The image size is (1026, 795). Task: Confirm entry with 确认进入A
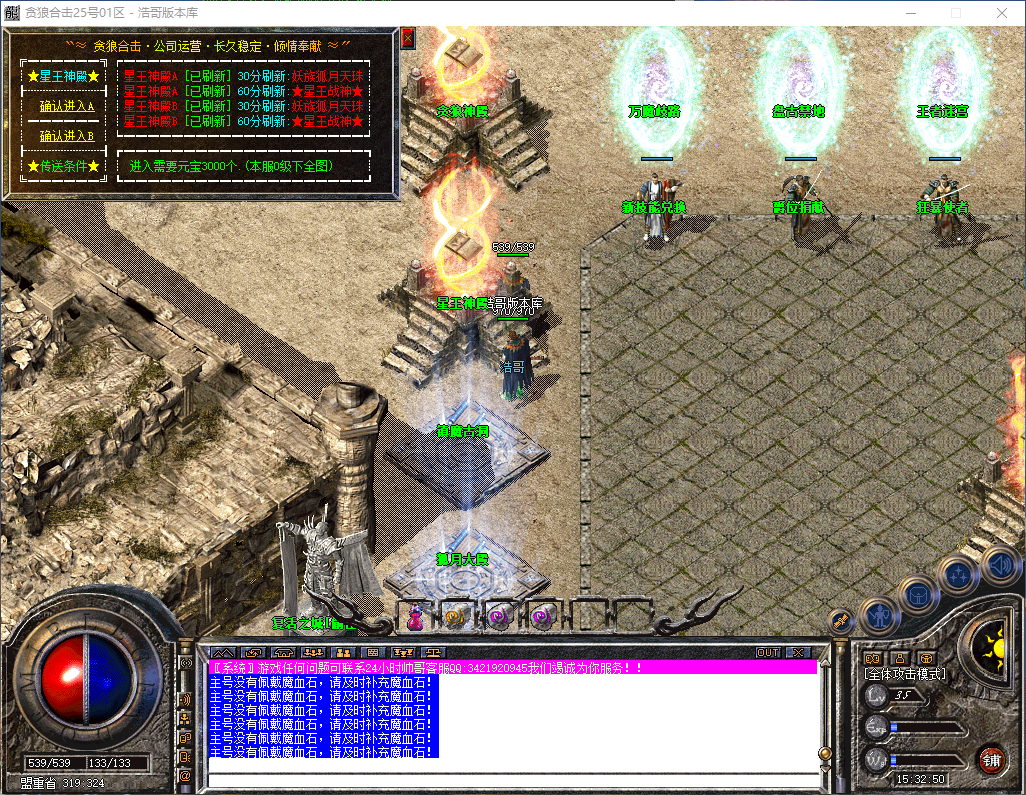[x=66, y=106]
